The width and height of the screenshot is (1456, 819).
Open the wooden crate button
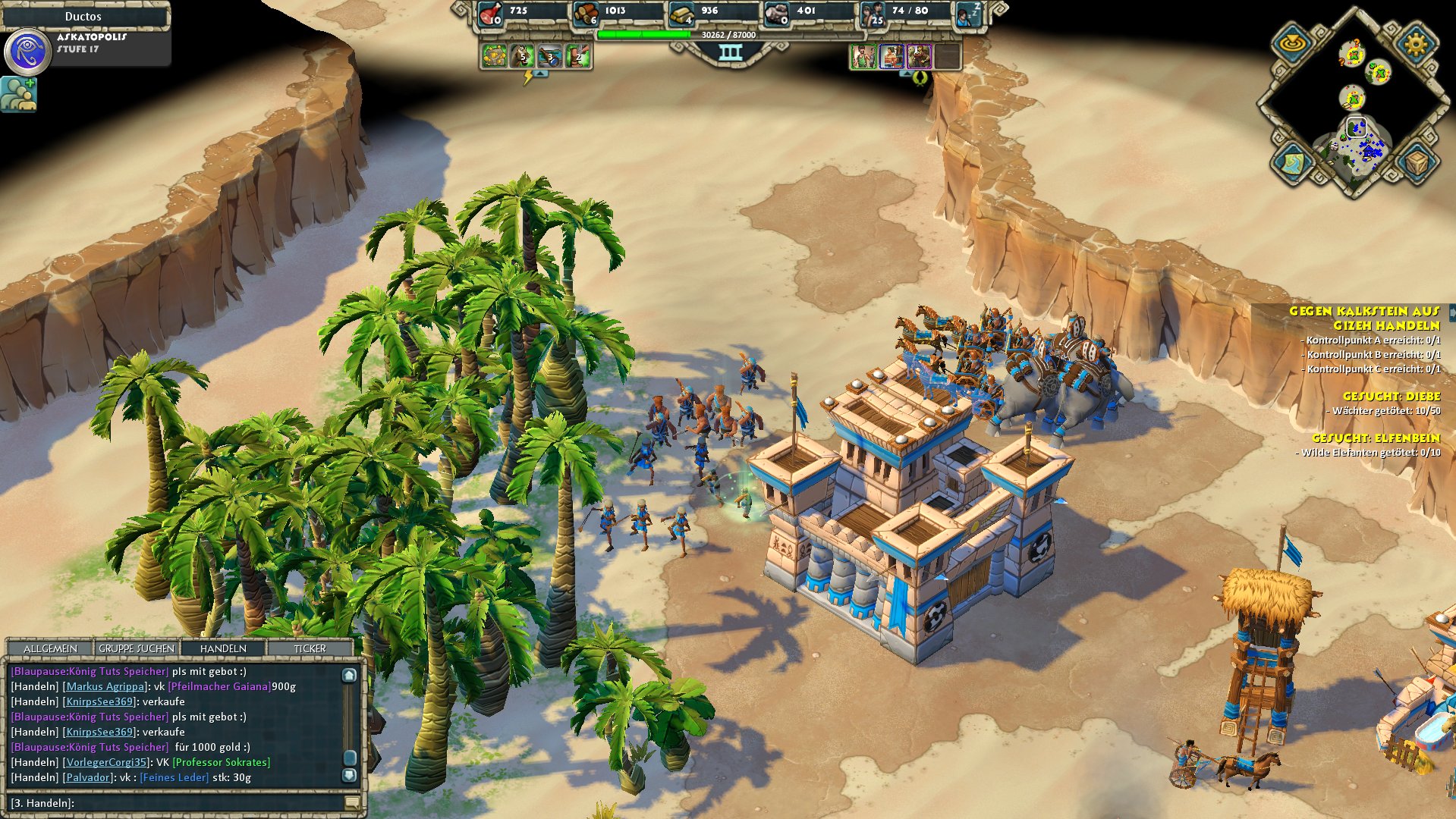[x=1416, y=162]
